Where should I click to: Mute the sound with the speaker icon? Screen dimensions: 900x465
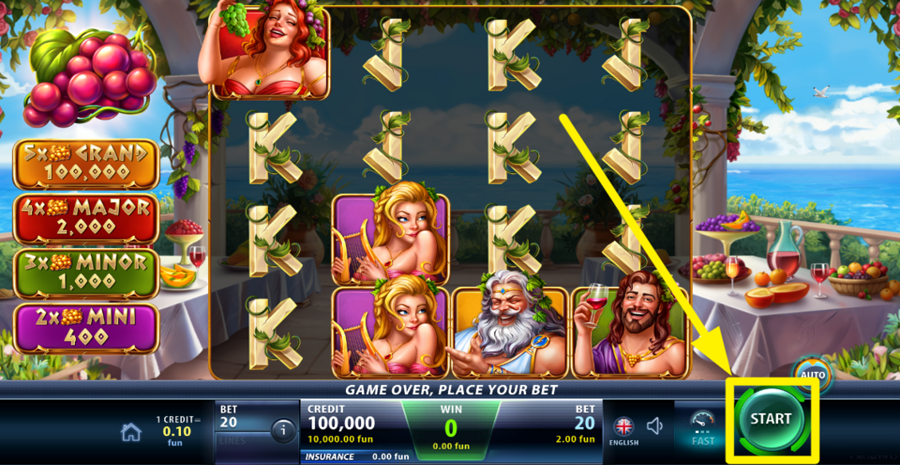[x=655, y=427]
